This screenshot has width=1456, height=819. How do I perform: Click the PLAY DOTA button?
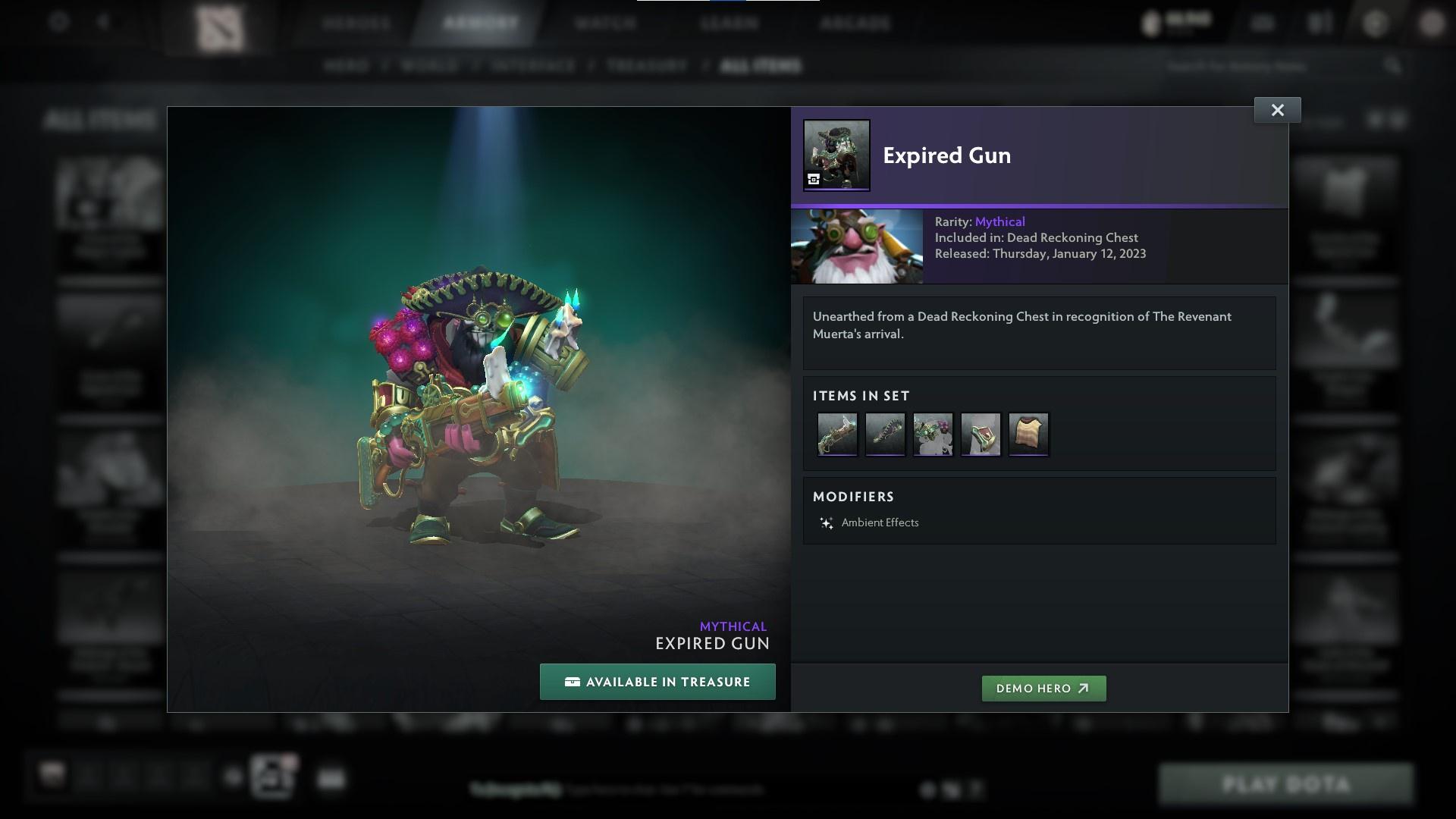click(1287, 783)
